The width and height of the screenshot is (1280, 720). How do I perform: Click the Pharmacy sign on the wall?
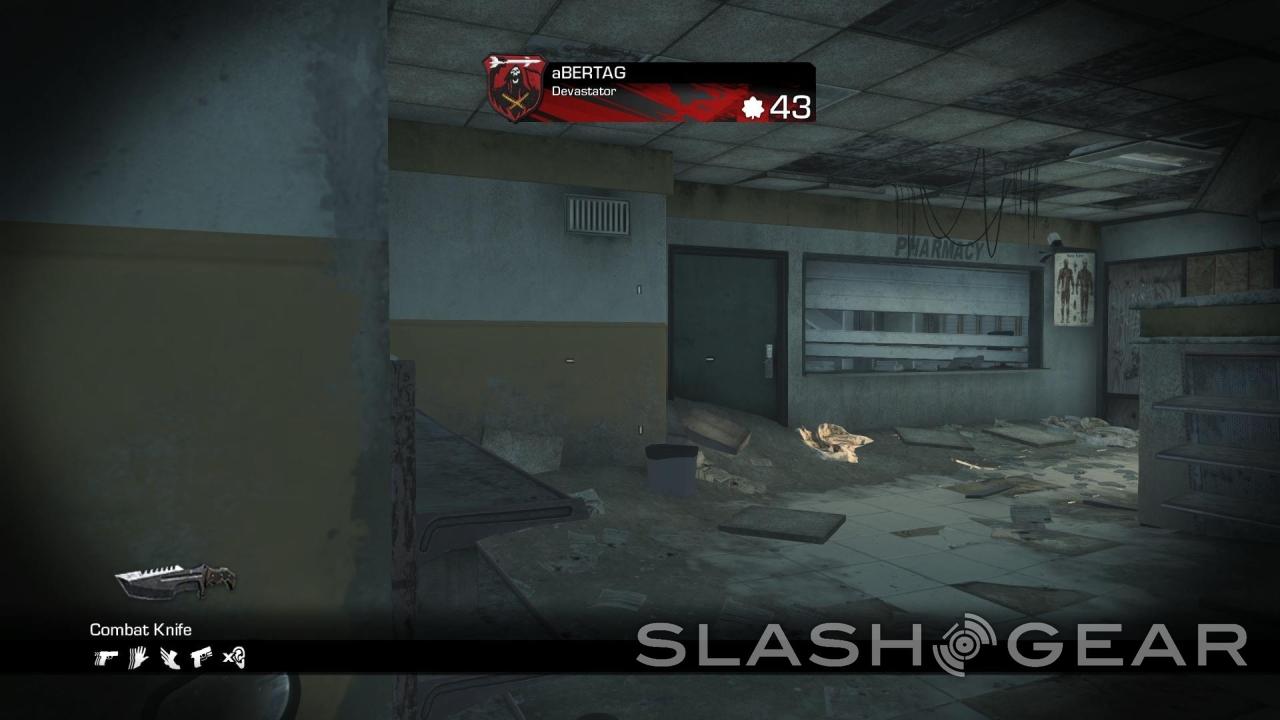point(940,248)
